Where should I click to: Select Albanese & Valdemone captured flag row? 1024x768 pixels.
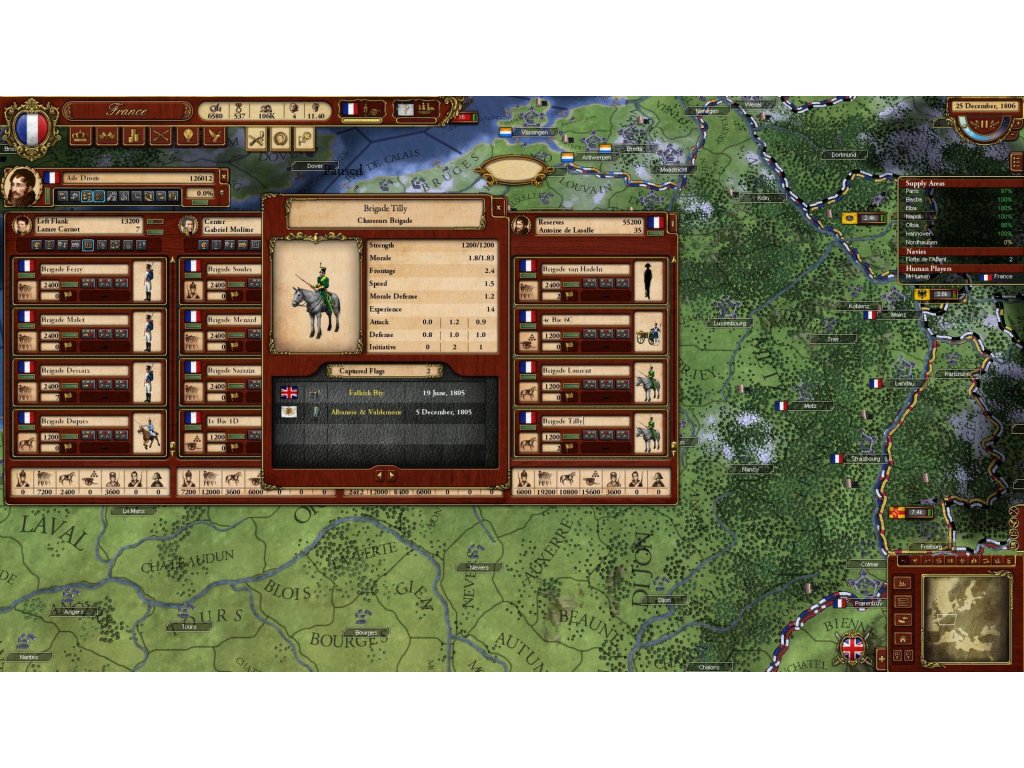click(386, 412)
